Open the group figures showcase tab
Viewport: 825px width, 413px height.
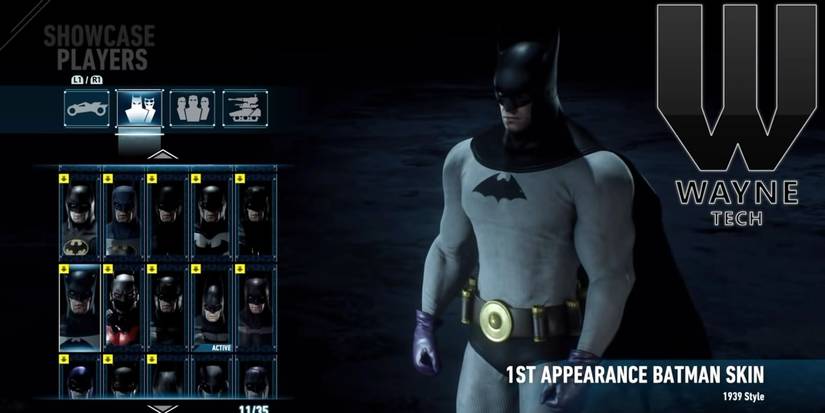click(191, 107)
